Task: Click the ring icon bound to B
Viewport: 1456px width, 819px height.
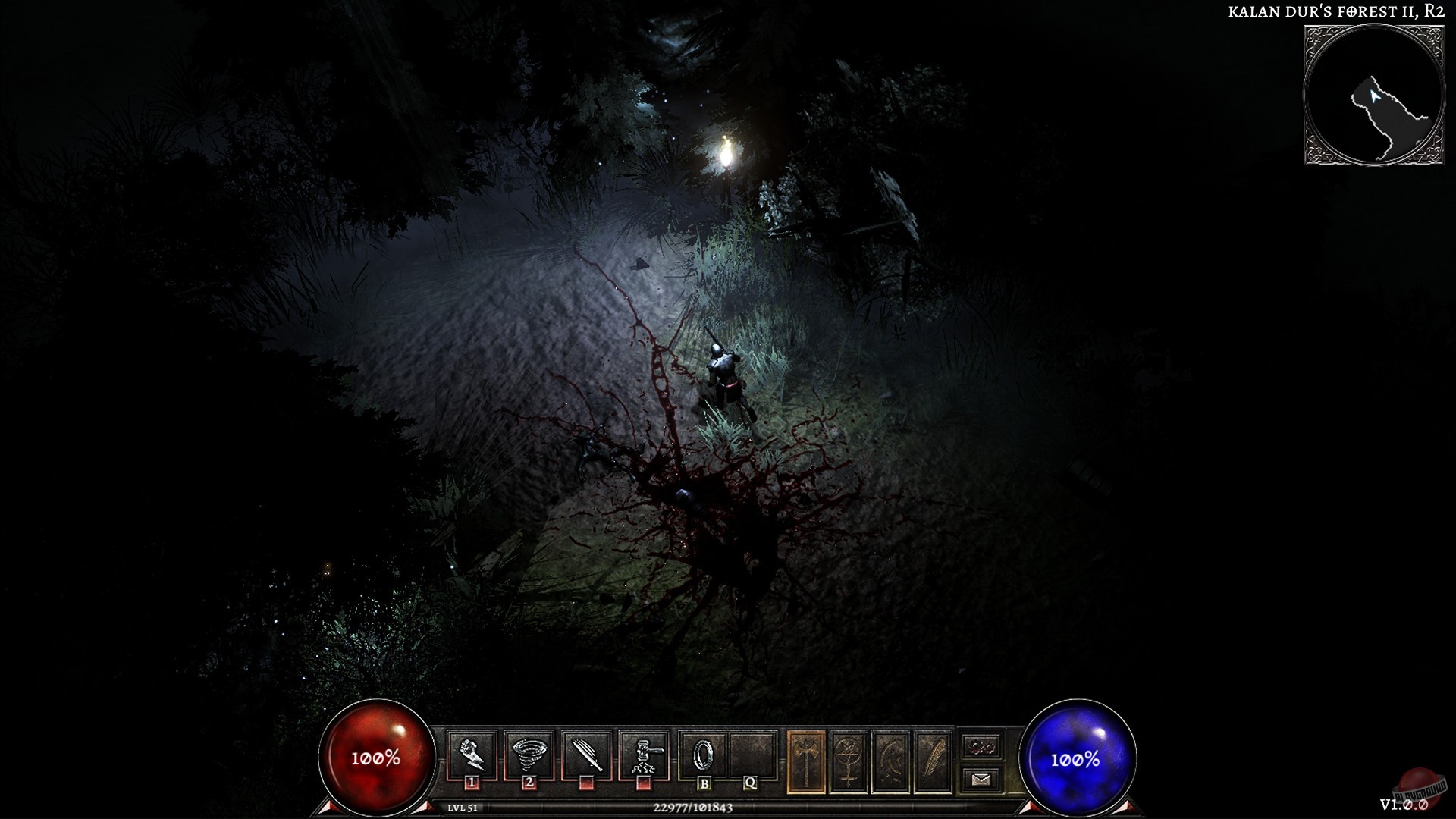Action: click(x=704, y=751)
